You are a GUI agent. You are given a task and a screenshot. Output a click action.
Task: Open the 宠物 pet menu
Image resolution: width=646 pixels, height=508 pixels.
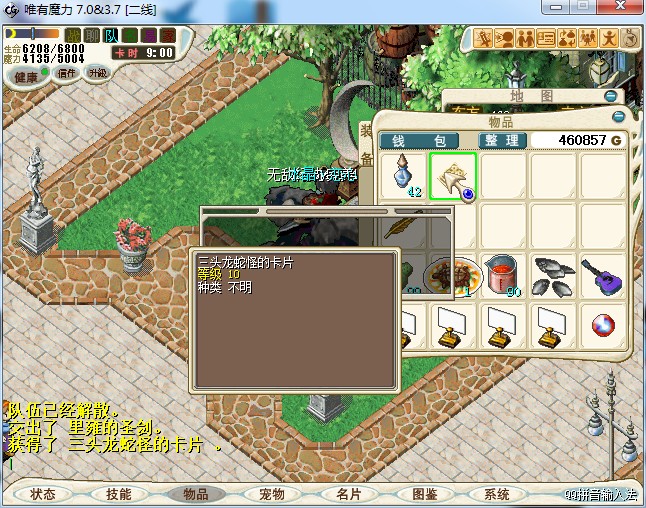point(272,494)
